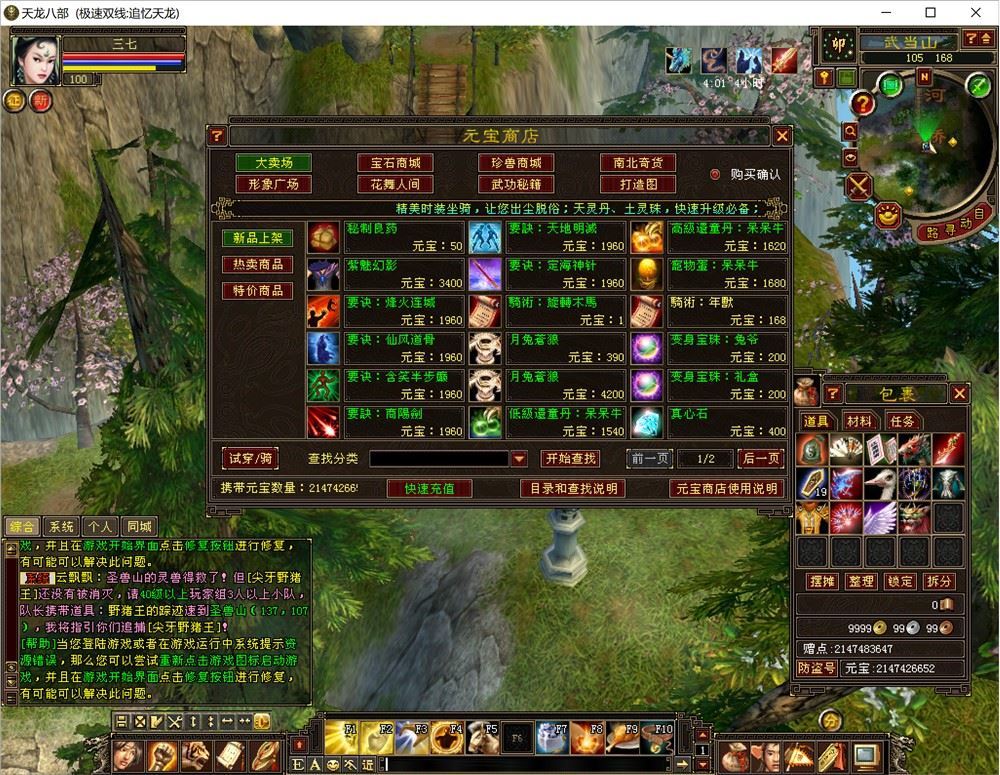Image resolution: width=1000 pixels, height=775 pixels.
Task: Switch the bag to the 材料 tab
Action: [x=858, y=421]
